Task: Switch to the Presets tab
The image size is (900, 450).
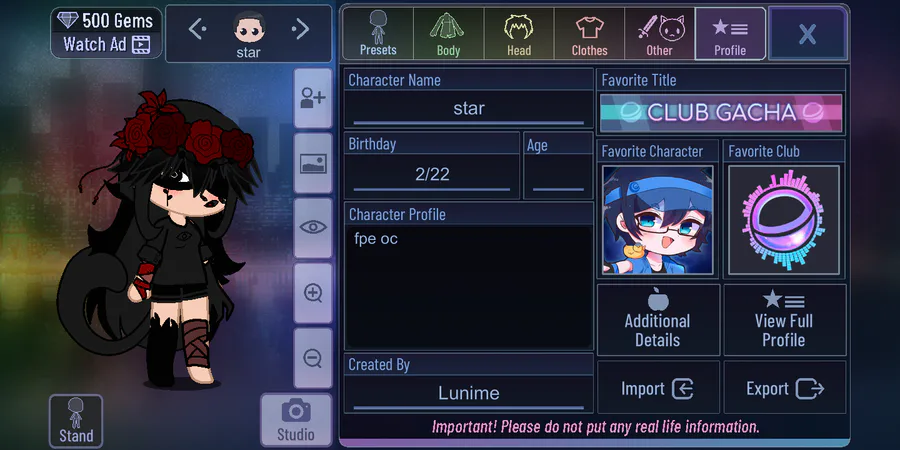Action: 378,34
